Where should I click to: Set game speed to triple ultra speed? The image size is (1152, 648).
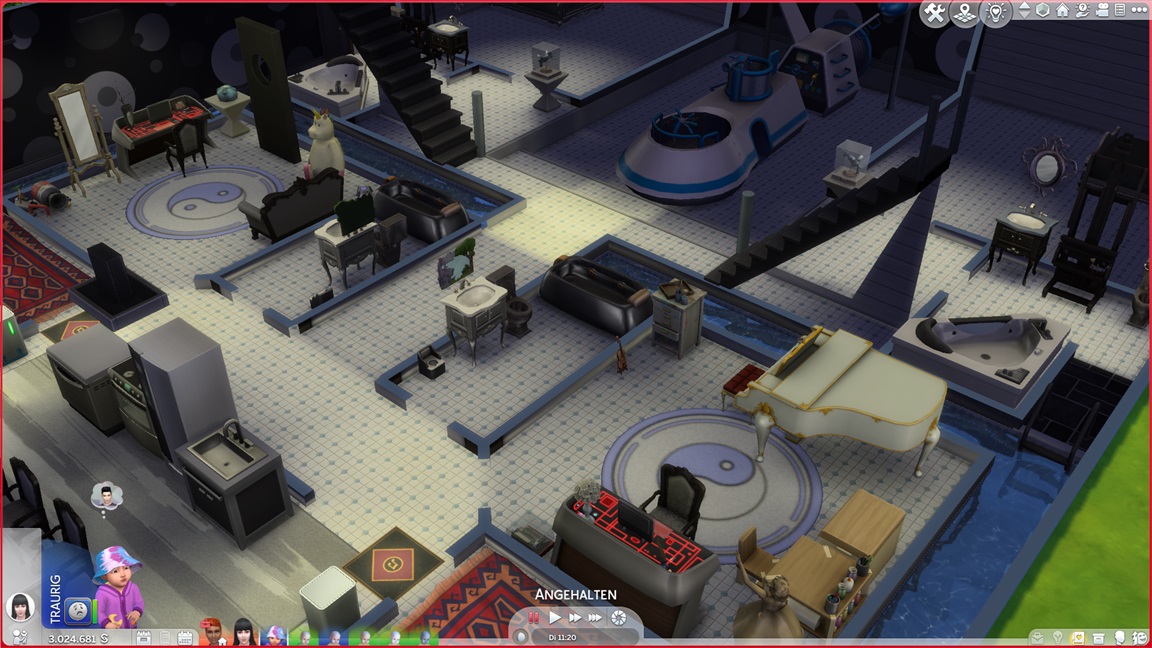[x=596, y=618]
